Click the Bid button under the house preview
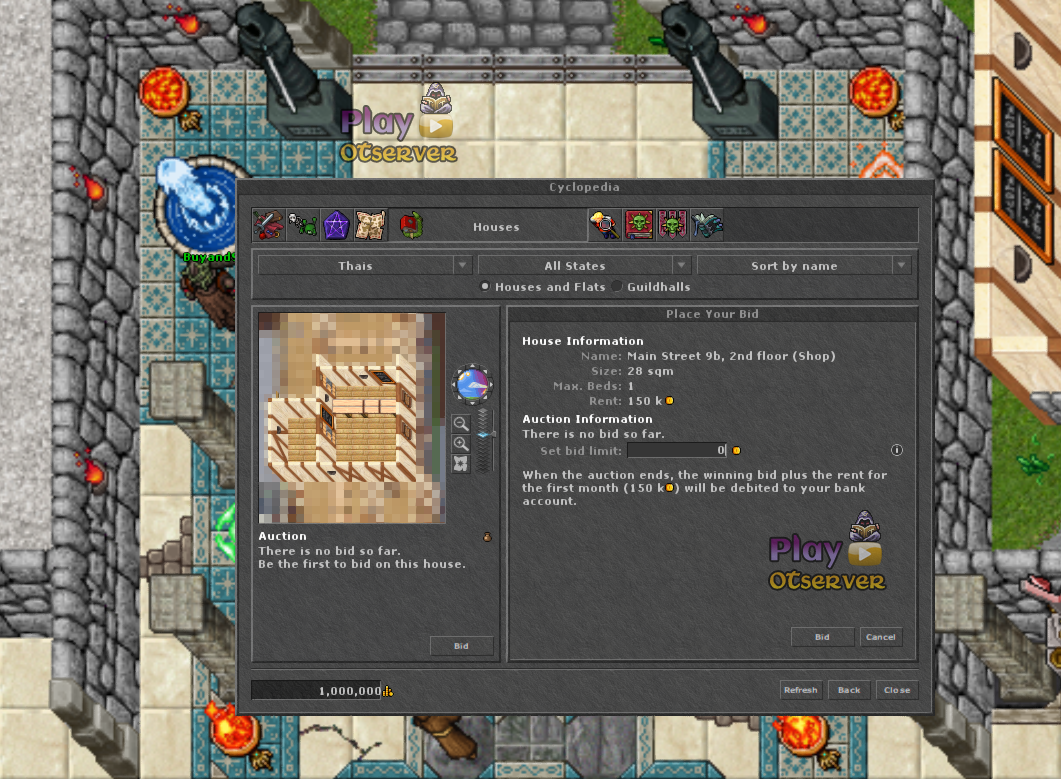 [461, 646]
